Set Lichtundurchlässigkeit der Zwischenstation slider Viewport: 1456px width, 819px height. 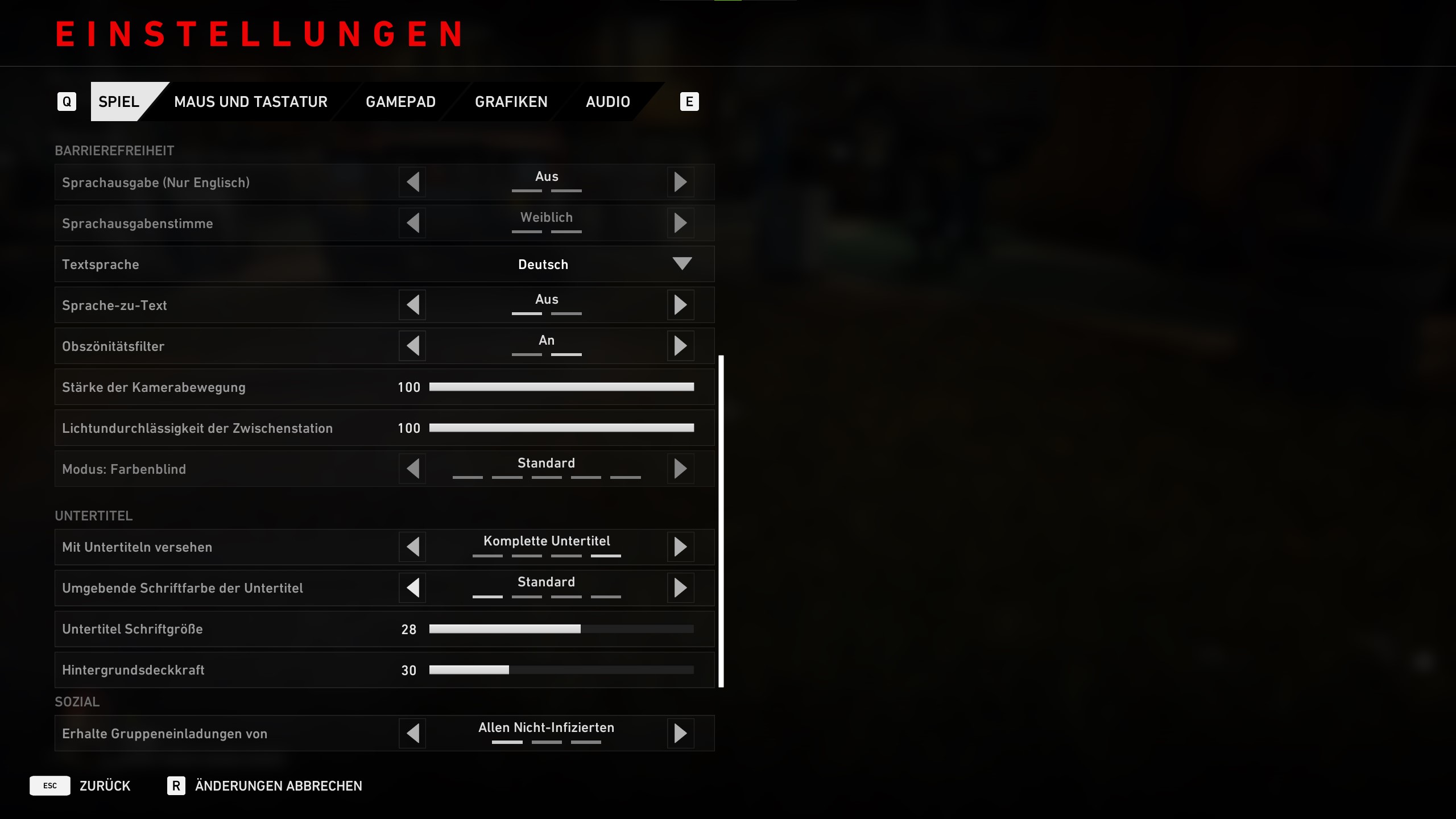pos(561,428)
